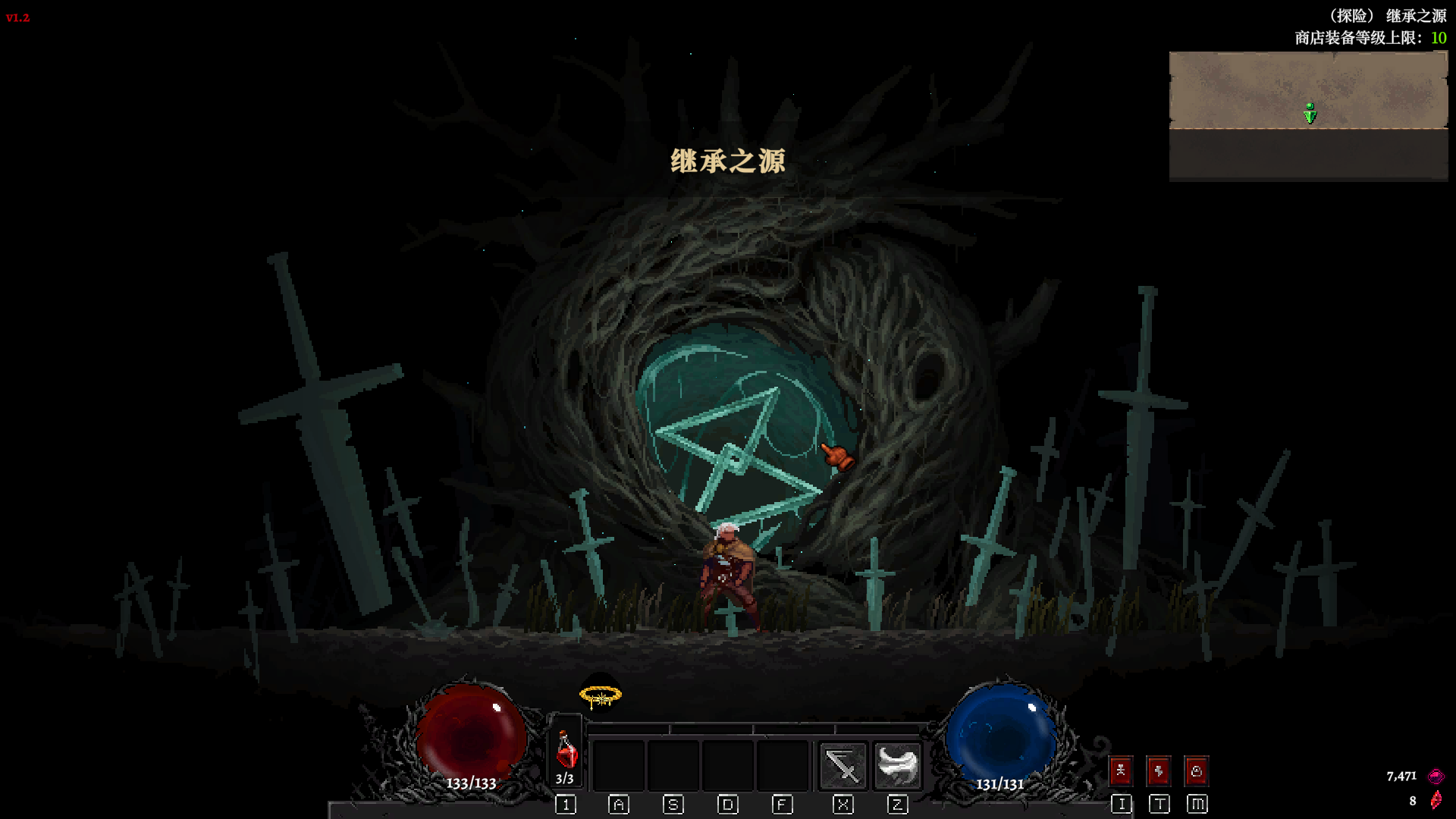The width and height of the screenshot is (1456, 819).
Task: Click the 商店装备等级上限 level 10 text
Action: pyautogui.click(x=1365, y=36)
